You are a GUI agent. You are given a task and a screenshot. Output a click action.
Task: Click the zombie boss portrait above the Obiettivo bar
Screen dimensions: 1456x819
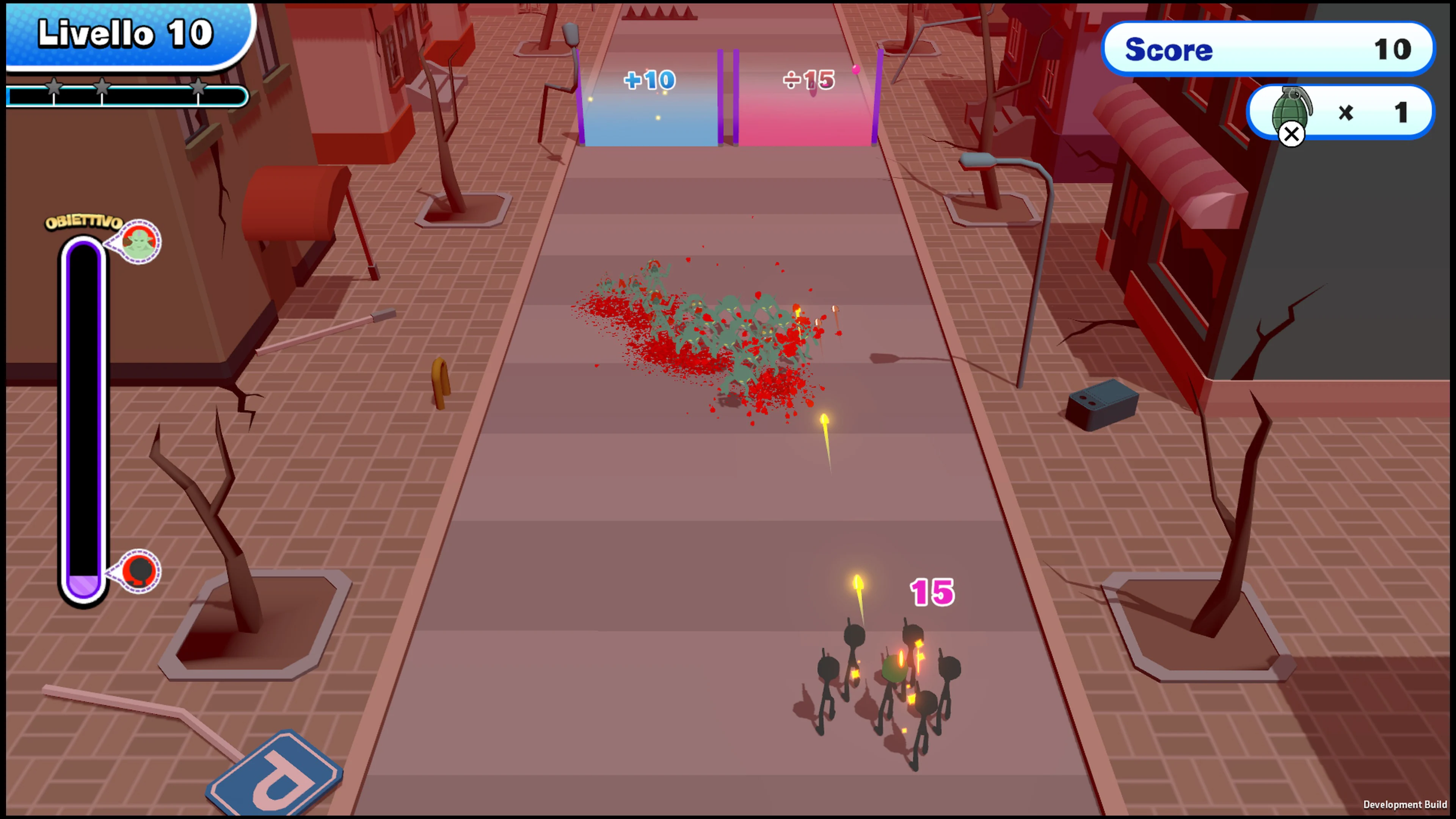click(140, 242)
